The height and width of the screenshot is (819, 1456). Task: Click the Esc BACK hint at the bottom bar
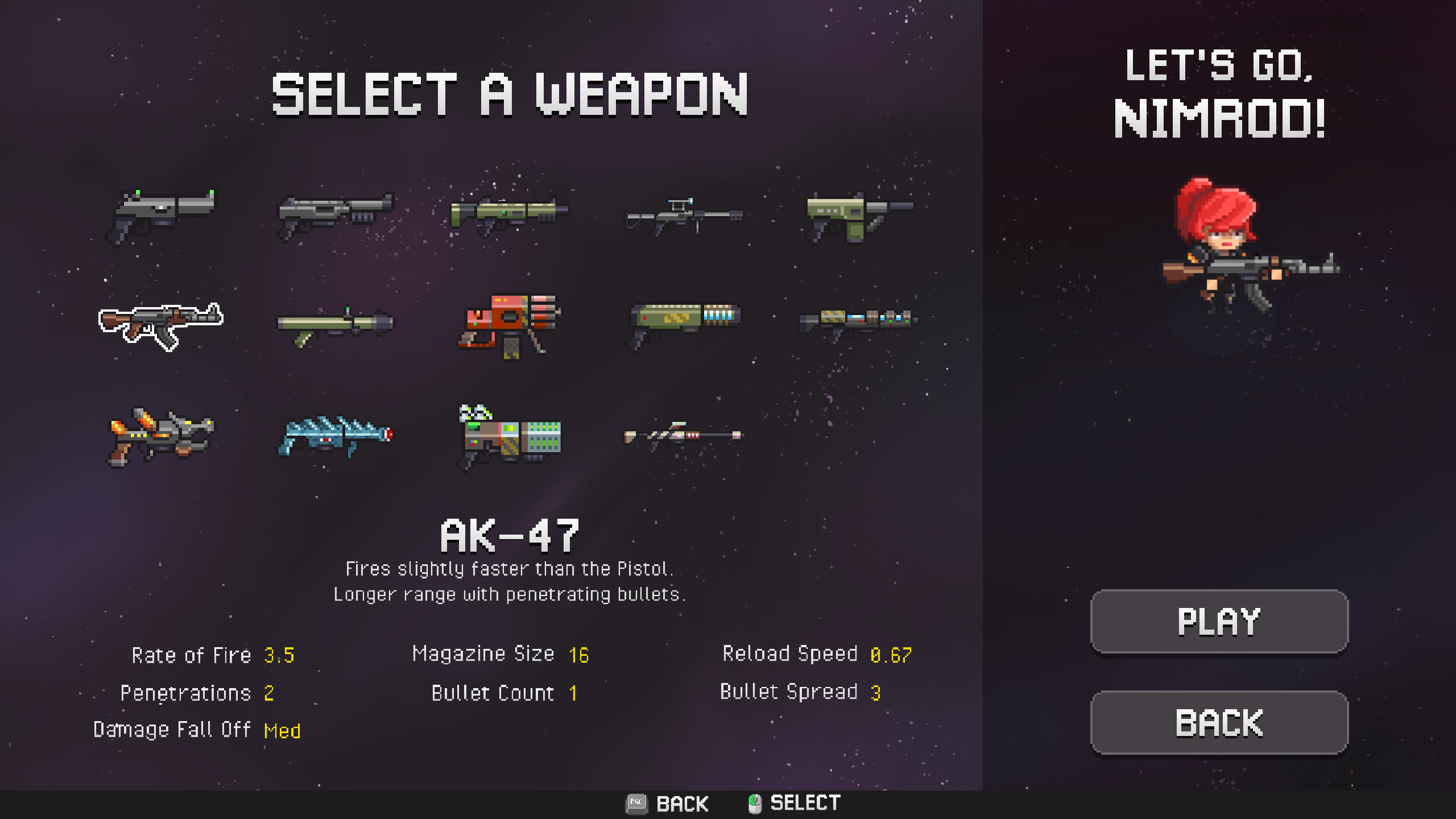(x=667, y=804)
